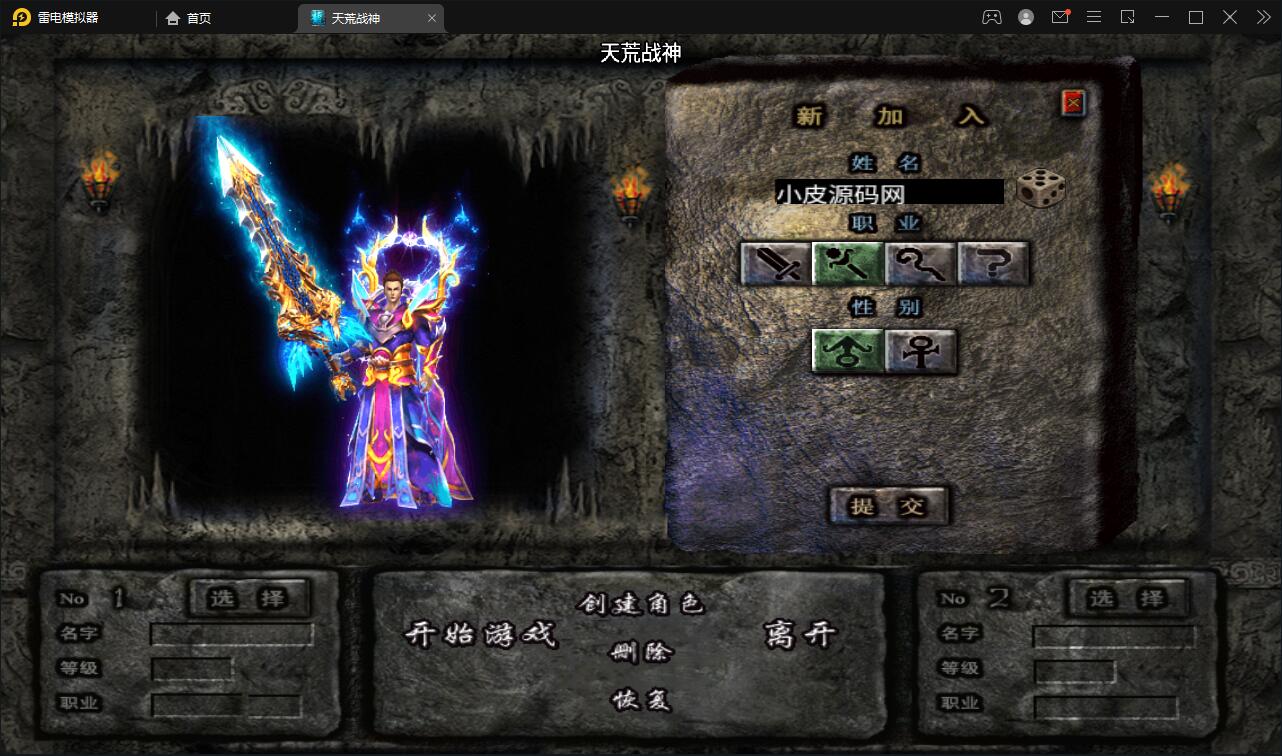This screenshot has height=756, width=1282.
Task: Select the female gender symbol
Action: point(920,352)
